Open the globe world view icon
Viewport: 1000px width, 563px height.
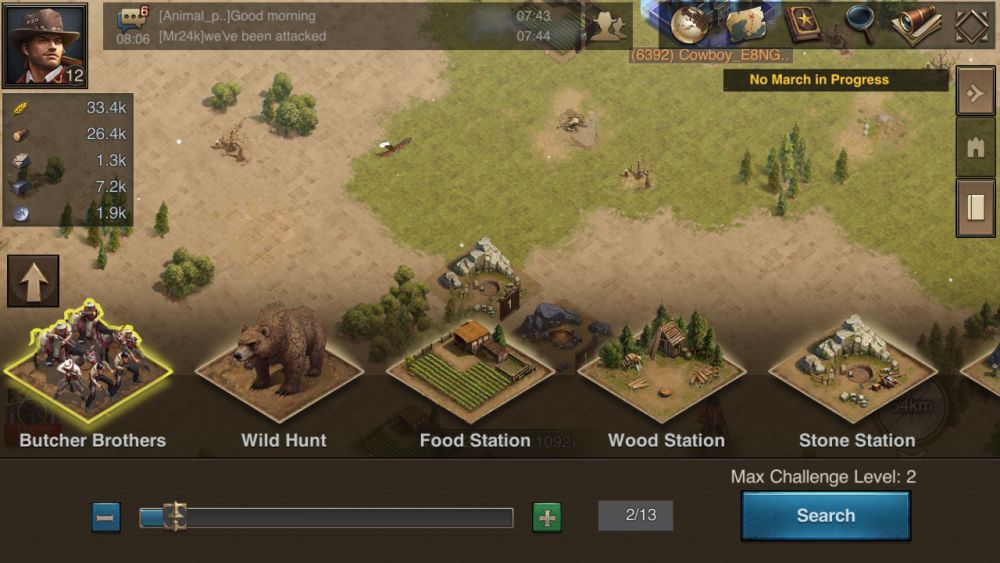tap(689, 25)
